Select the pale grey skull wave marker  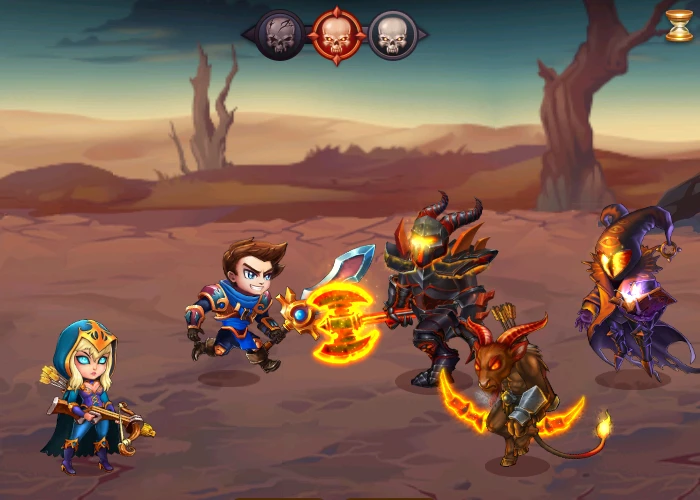click(x=392, y=35)
